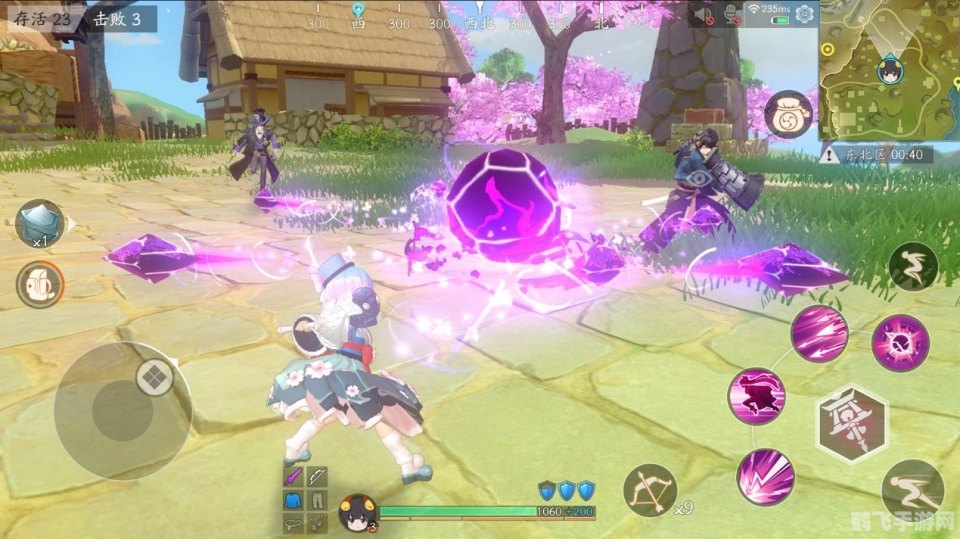Image resolution: width=960 pixels, height=539 pixels.
Task: Select the bow weapon button
Action: 650,491
